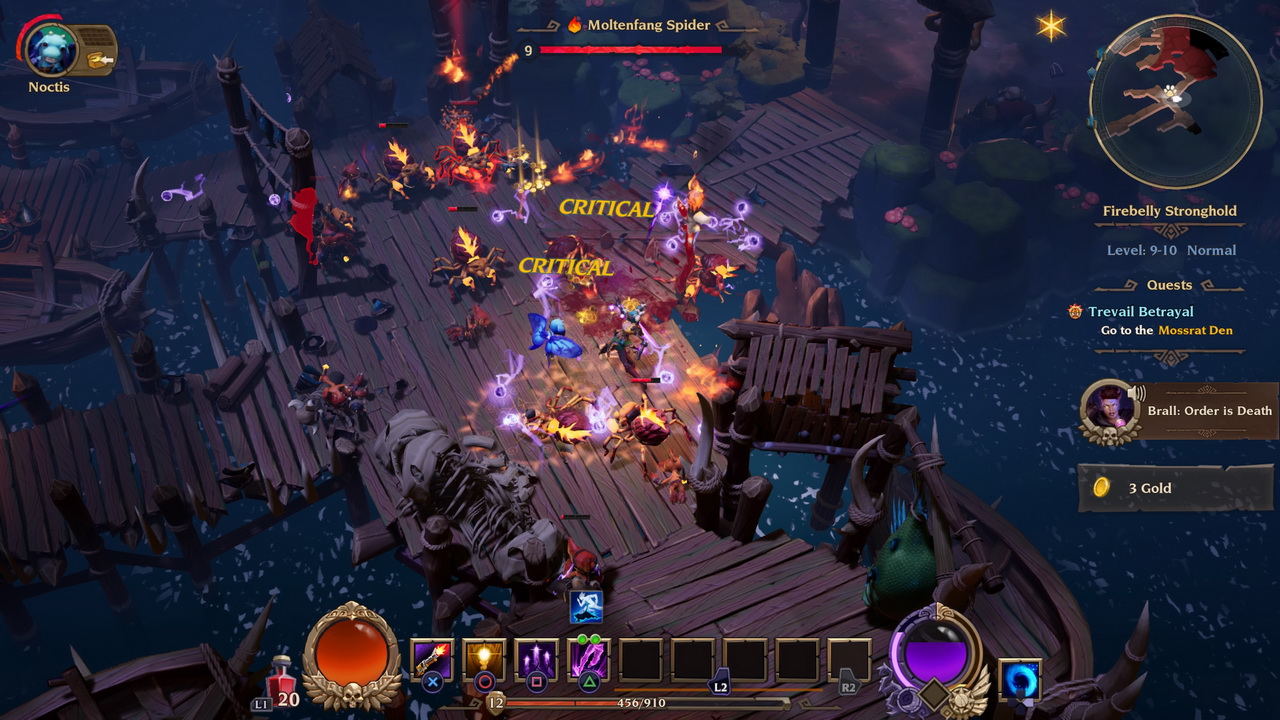This screenshot has height=720, width=1280.
Task: Activate the glowing golden lamp skill
Action: click(484, 660)
